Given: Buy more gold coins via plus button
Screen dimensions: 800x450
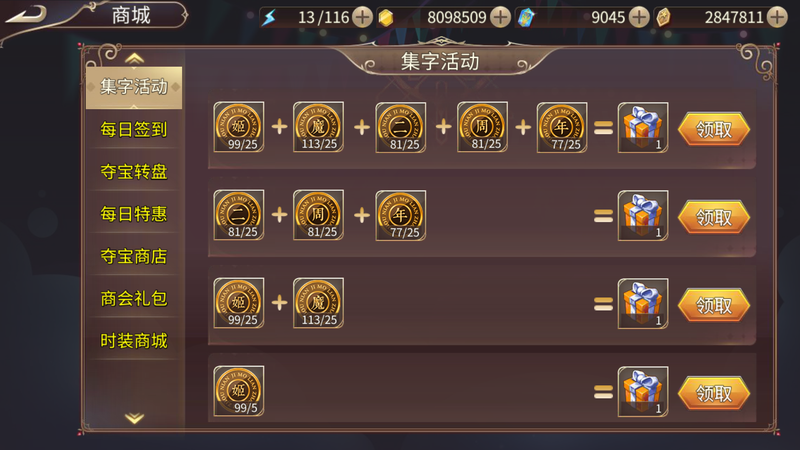Looking at the screenshot, I should click(500, 17).
